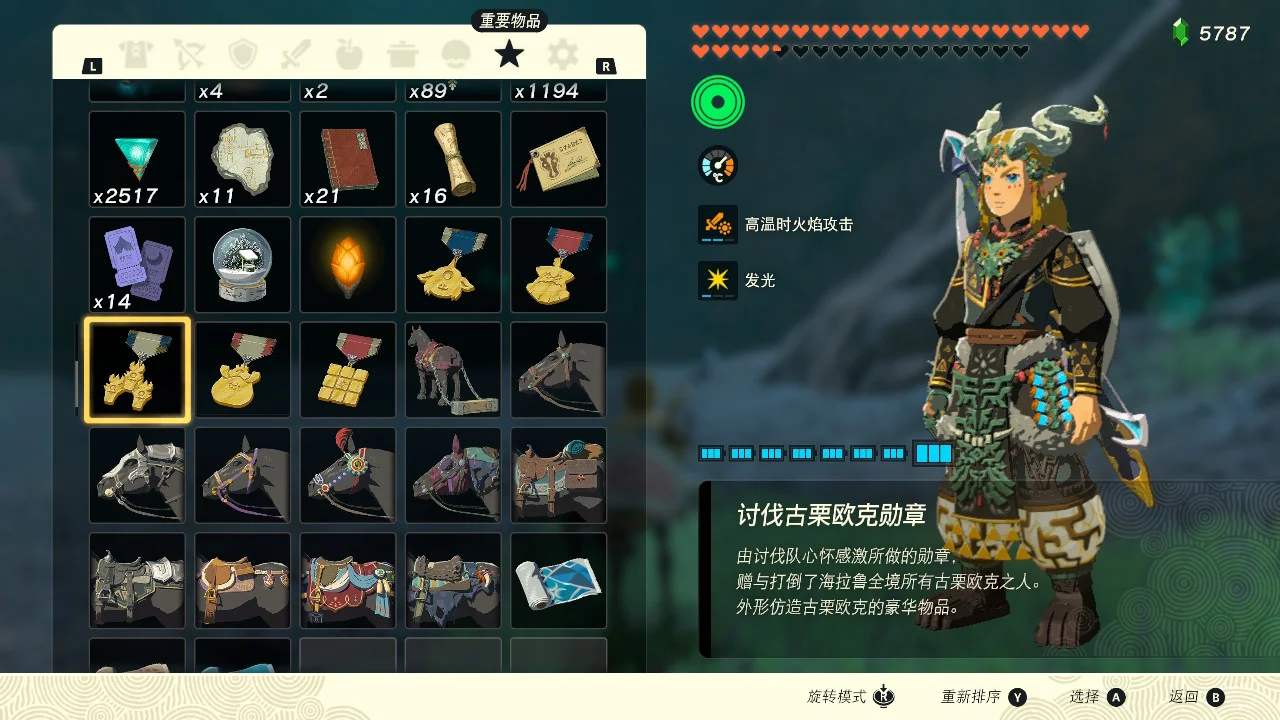Choose the gold cube-shaped medal
Viewport: 1280px width, 720px height.
tap(348, 370)
